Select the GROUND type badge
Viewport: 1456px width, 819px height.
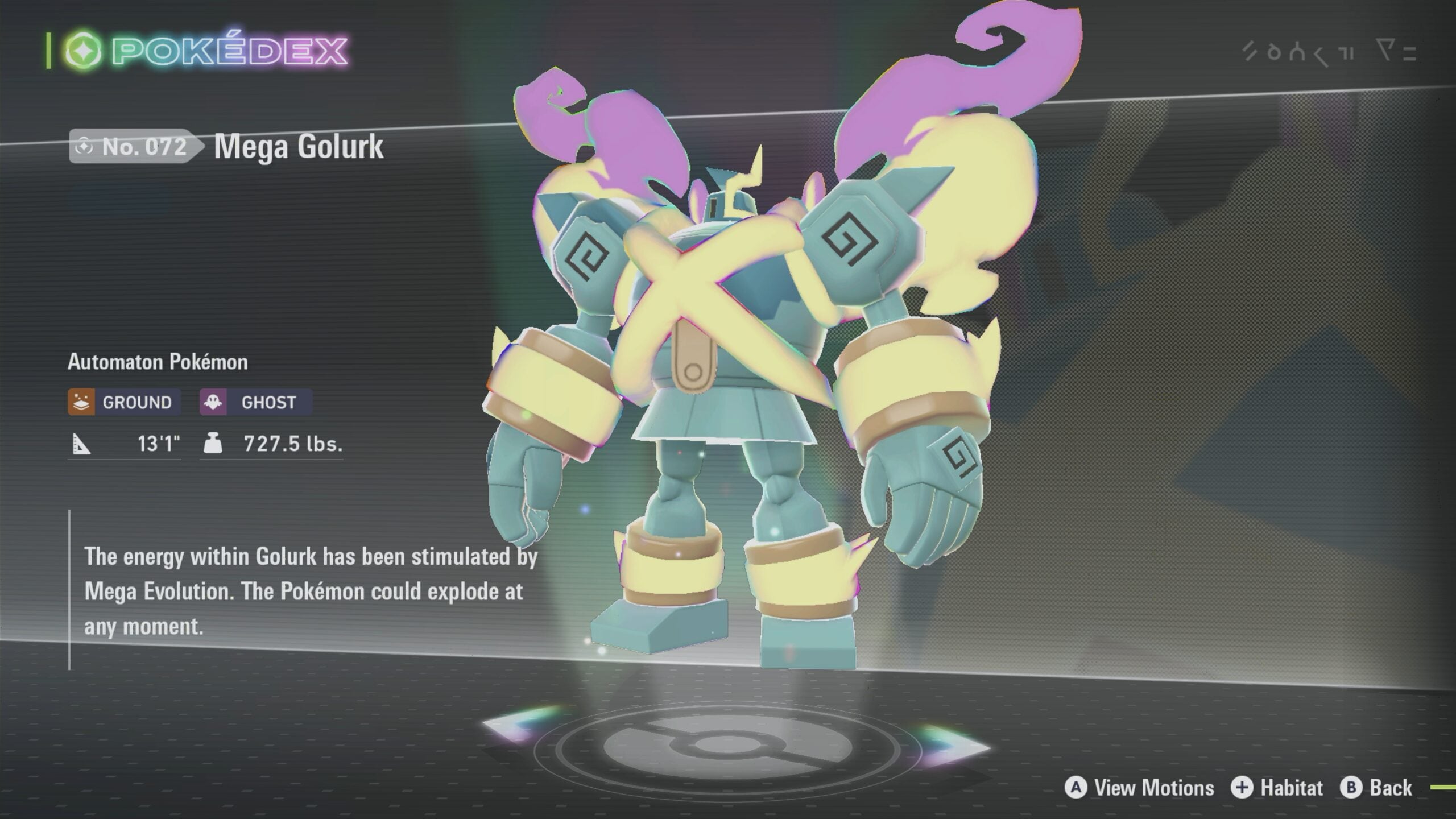(124, 402)
